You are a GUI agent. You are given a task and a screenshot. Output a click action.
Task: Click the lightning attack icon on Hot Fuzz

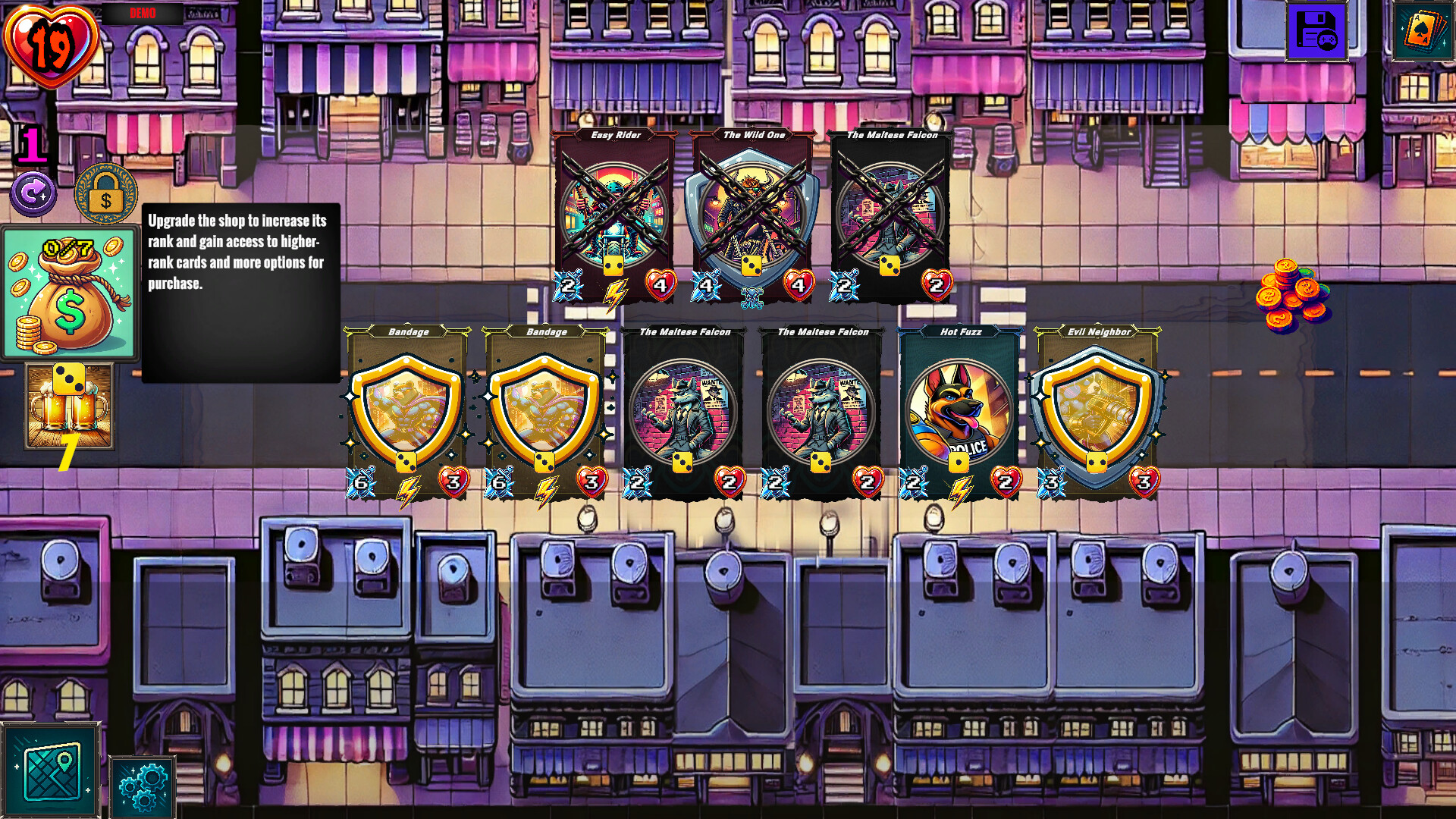[x=961, y=490]
